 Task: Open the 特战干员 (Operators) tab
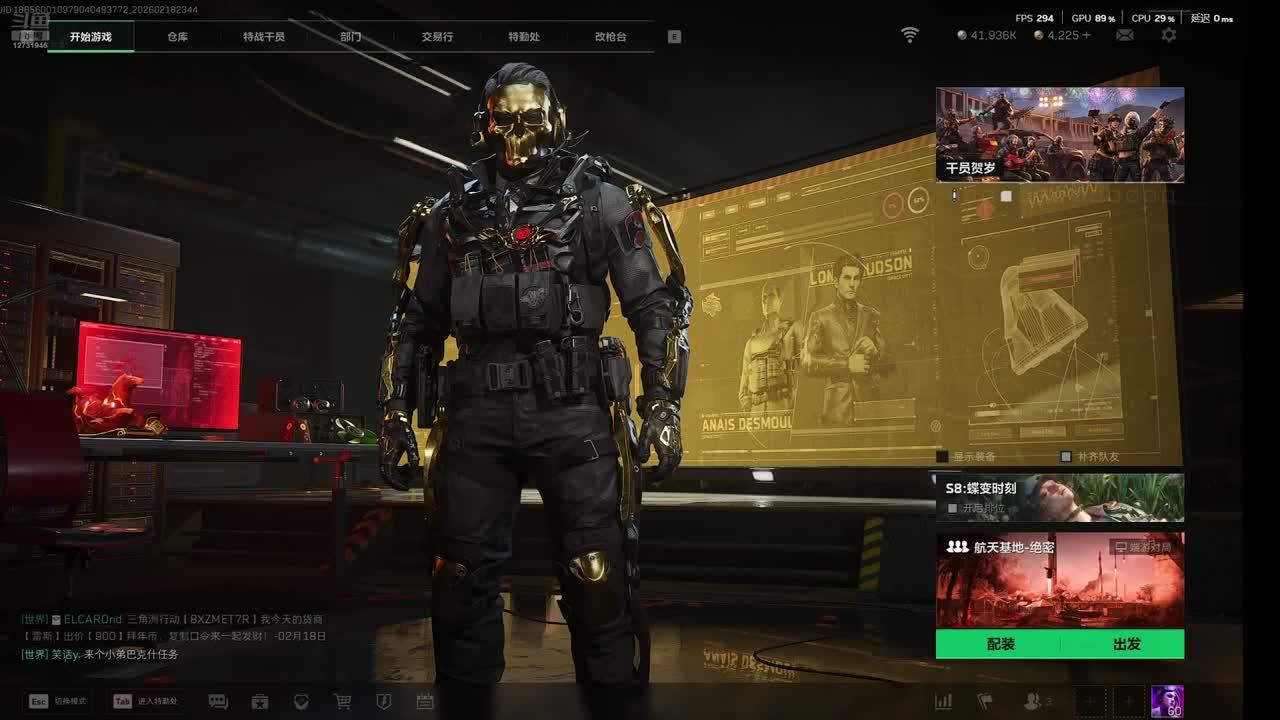click(264, 37)
